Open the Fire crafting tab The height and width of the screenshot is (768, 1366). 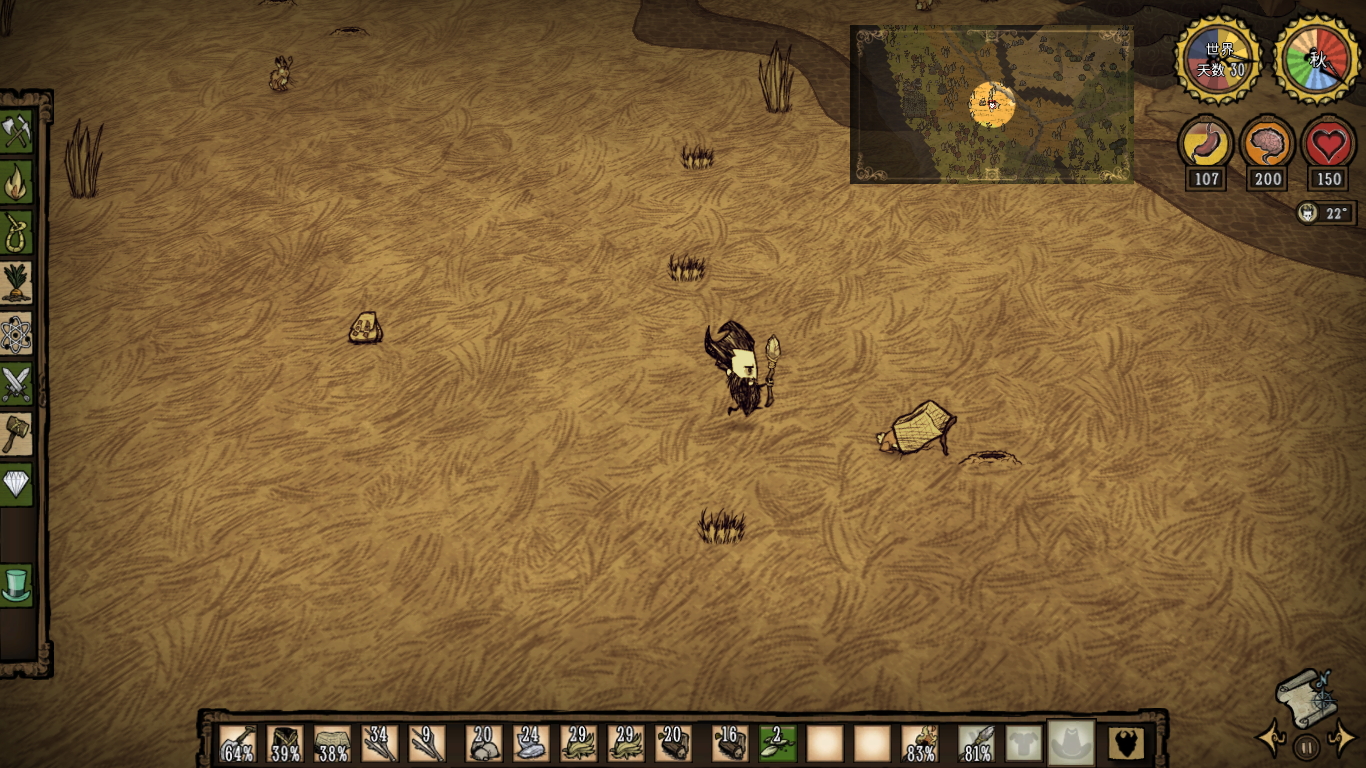coord(17,182)
